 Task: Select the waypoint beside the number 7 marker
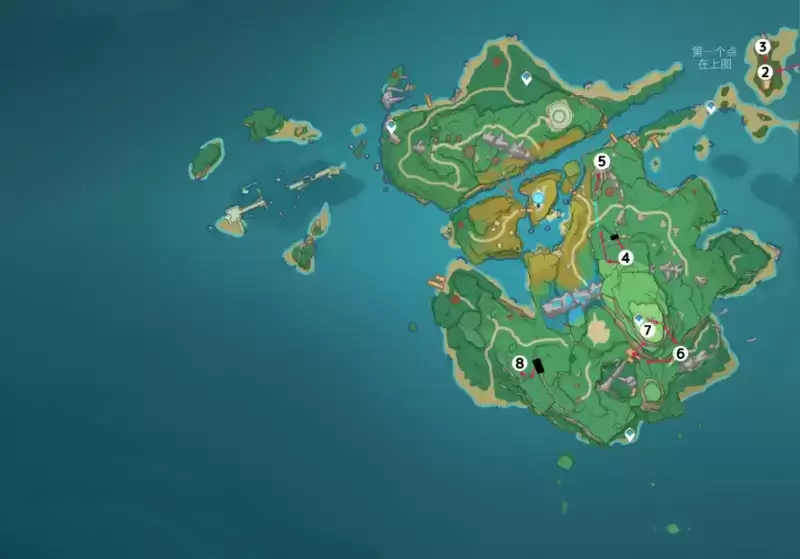[638, 318]
